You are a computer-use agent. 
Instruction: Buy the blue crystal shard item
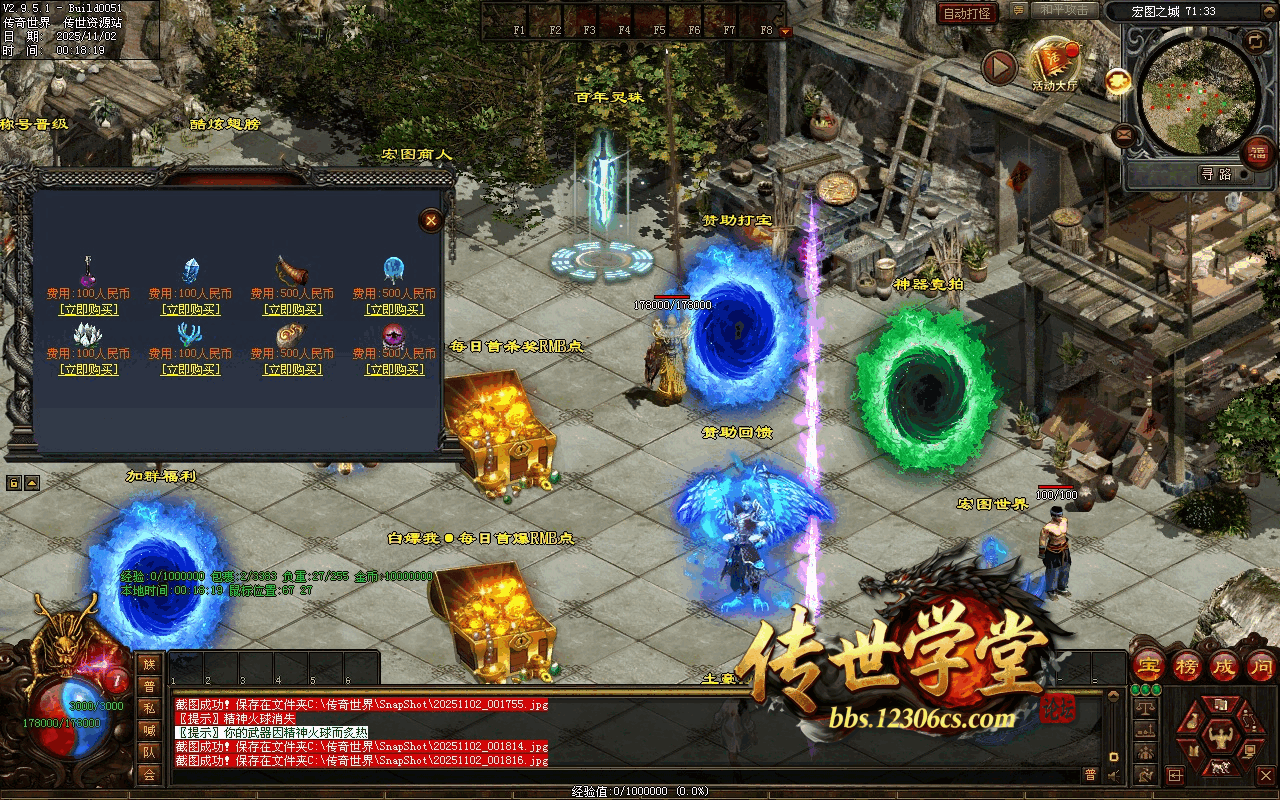pyautogui.click(x=190, y=310)
